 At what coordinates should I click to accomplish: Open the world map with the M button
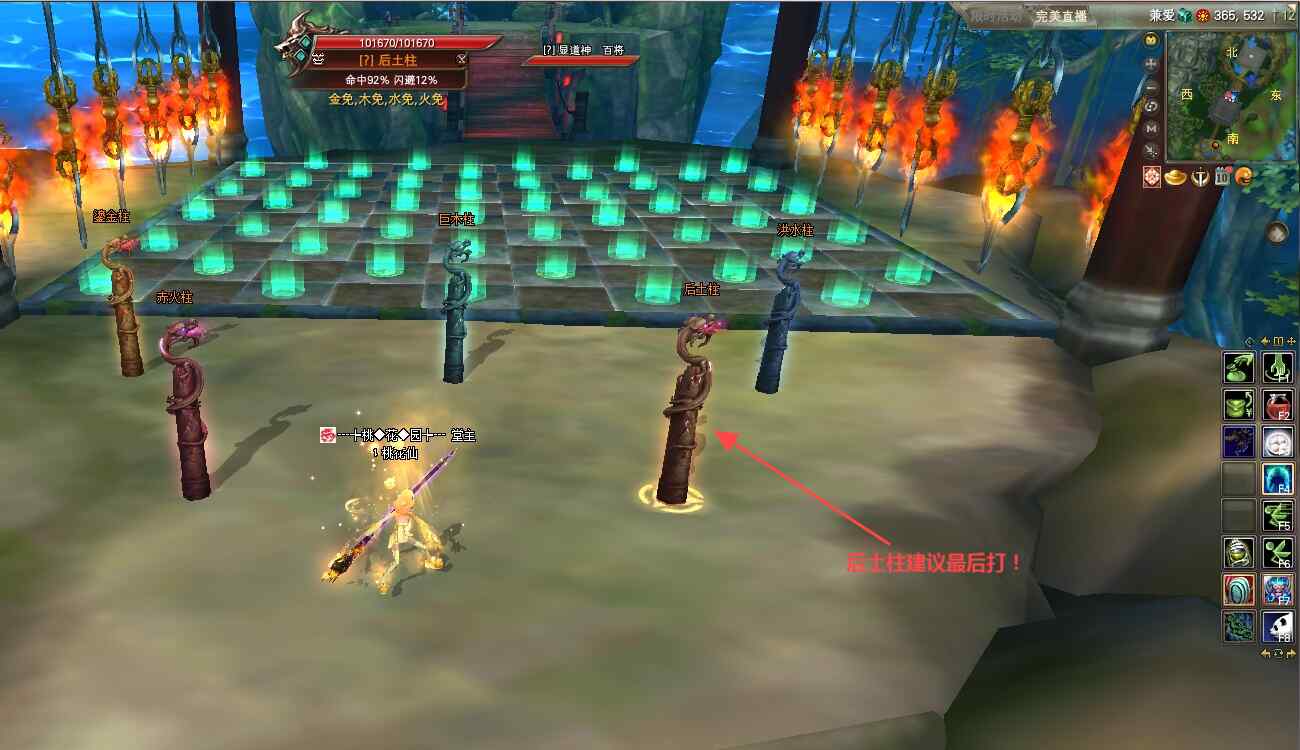pos(1152,128)
